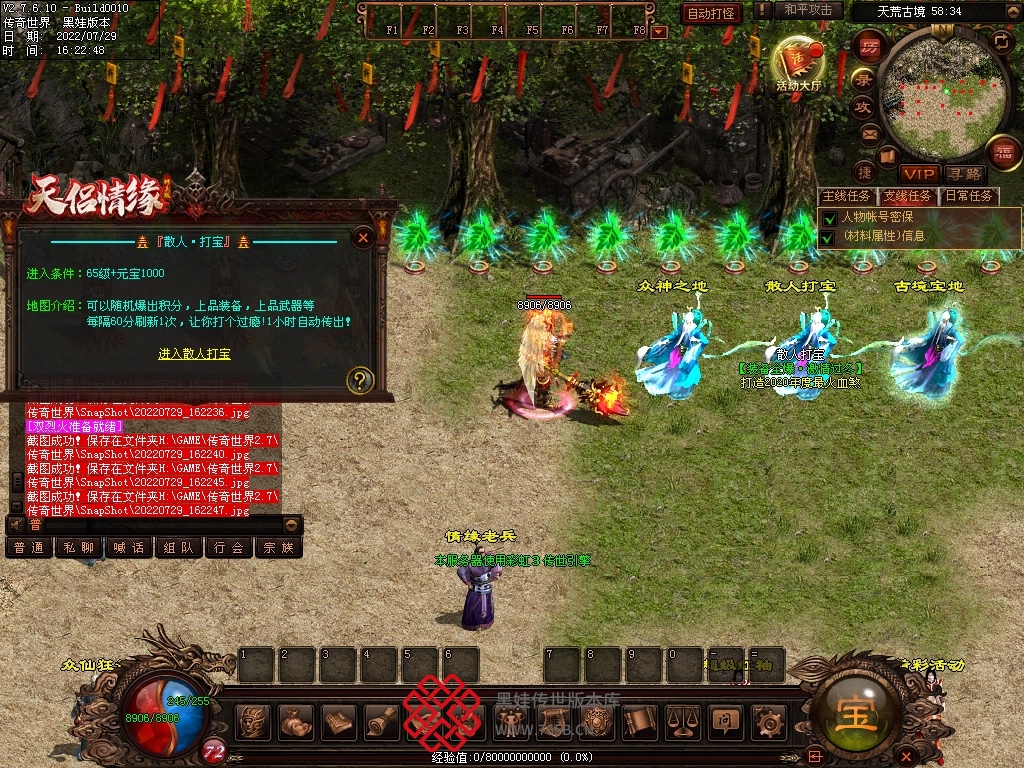The image size is (1024, 768).
Task: Switch to the 主线任务 tab
Action: pyautogui.click(x=846, y=196)
